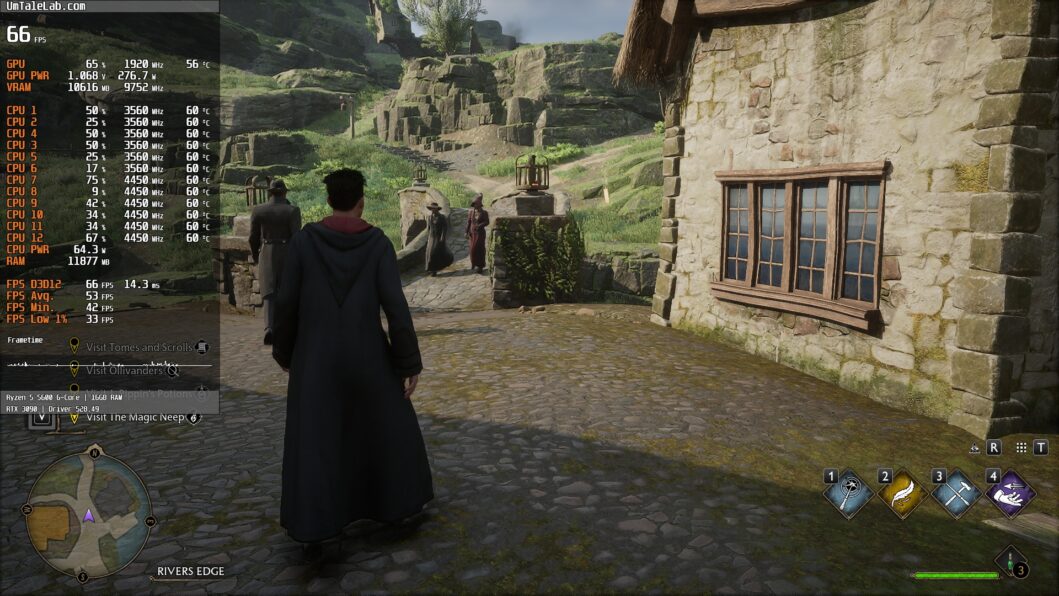
Task: Open the circular minimap
Action: (x=89, y=517)
